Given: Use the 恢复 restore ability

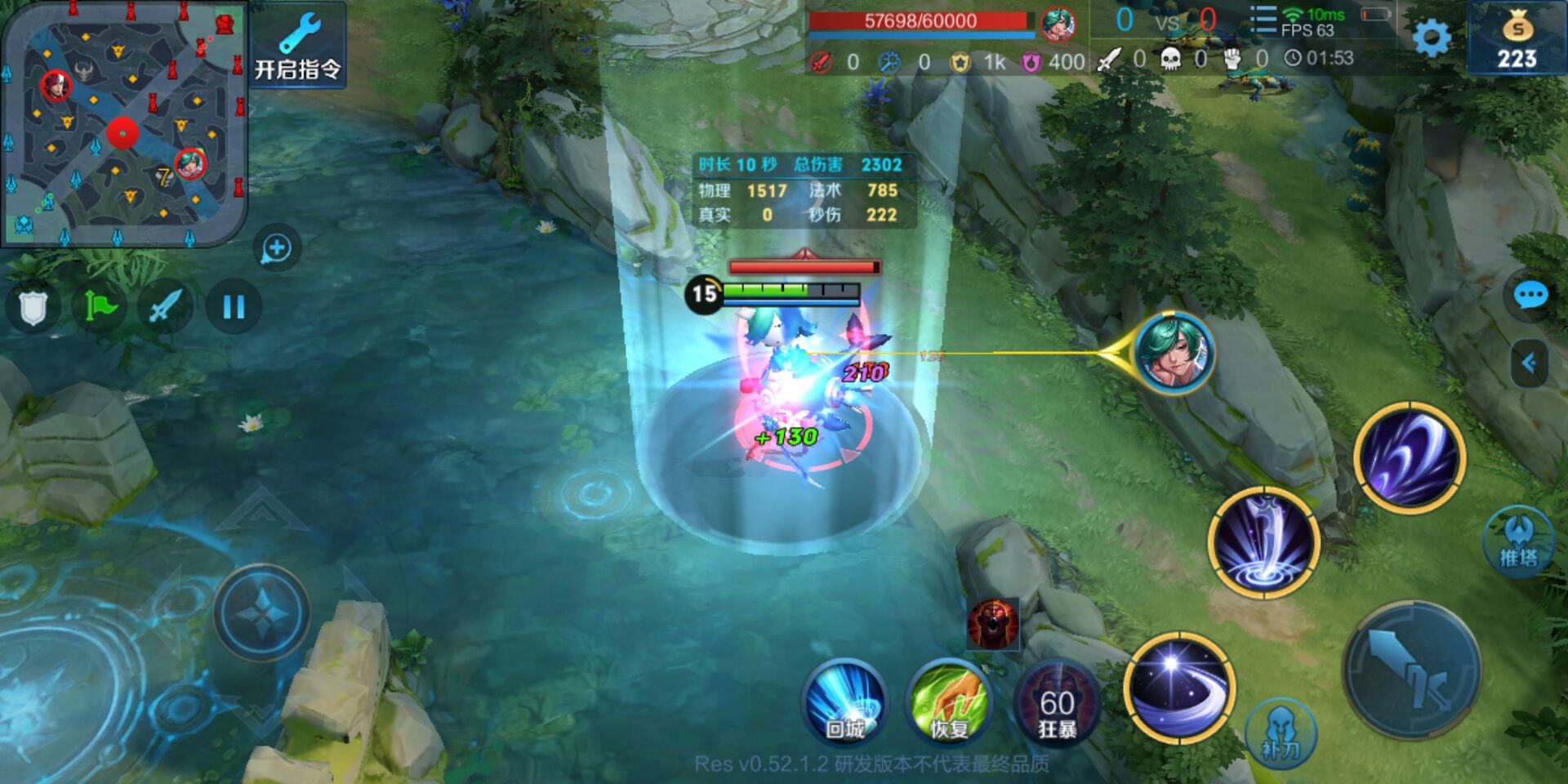Looking at the screenshot, I should point(949,702).
